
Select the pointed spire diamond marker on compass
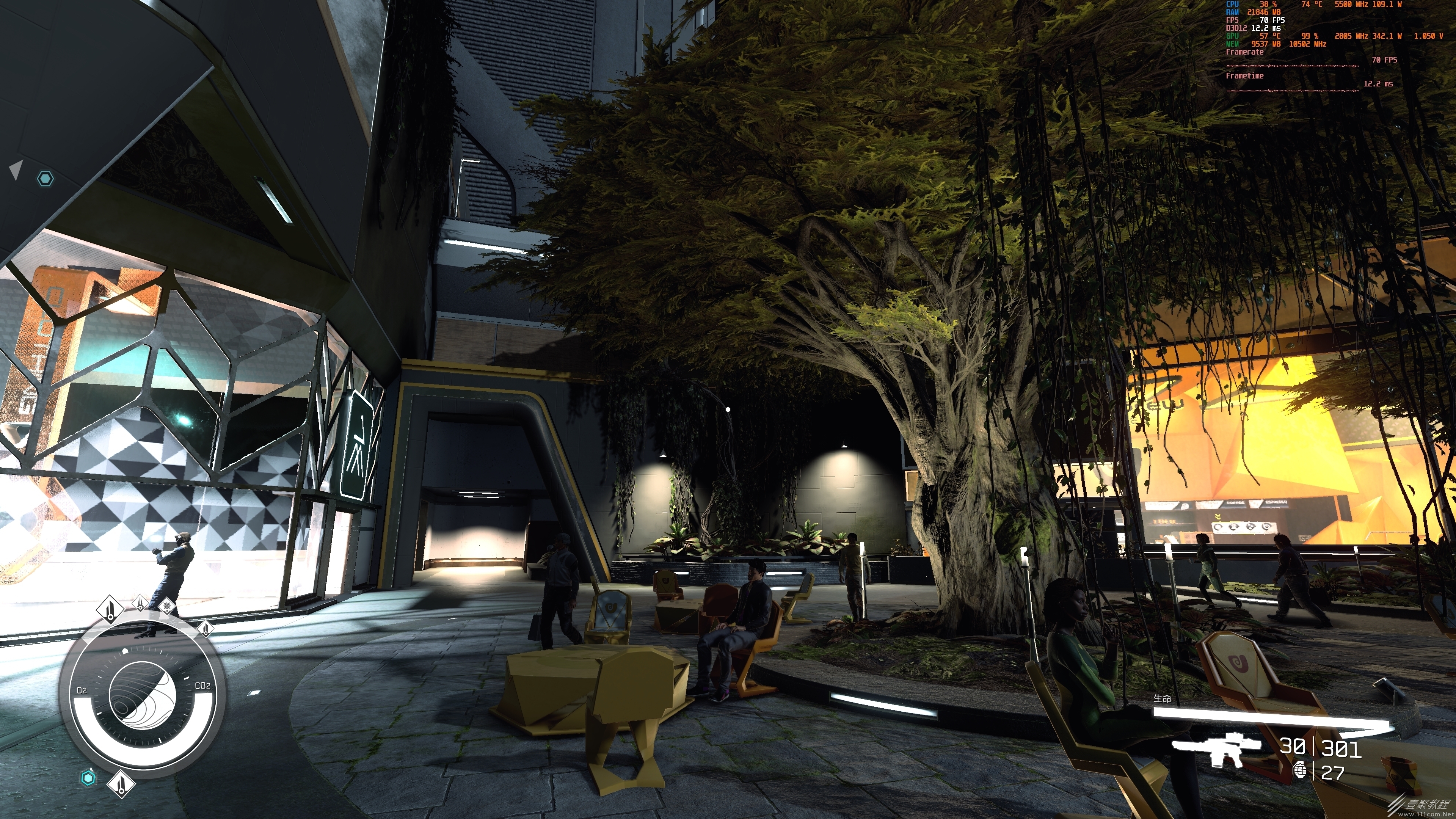pos(140,603)
